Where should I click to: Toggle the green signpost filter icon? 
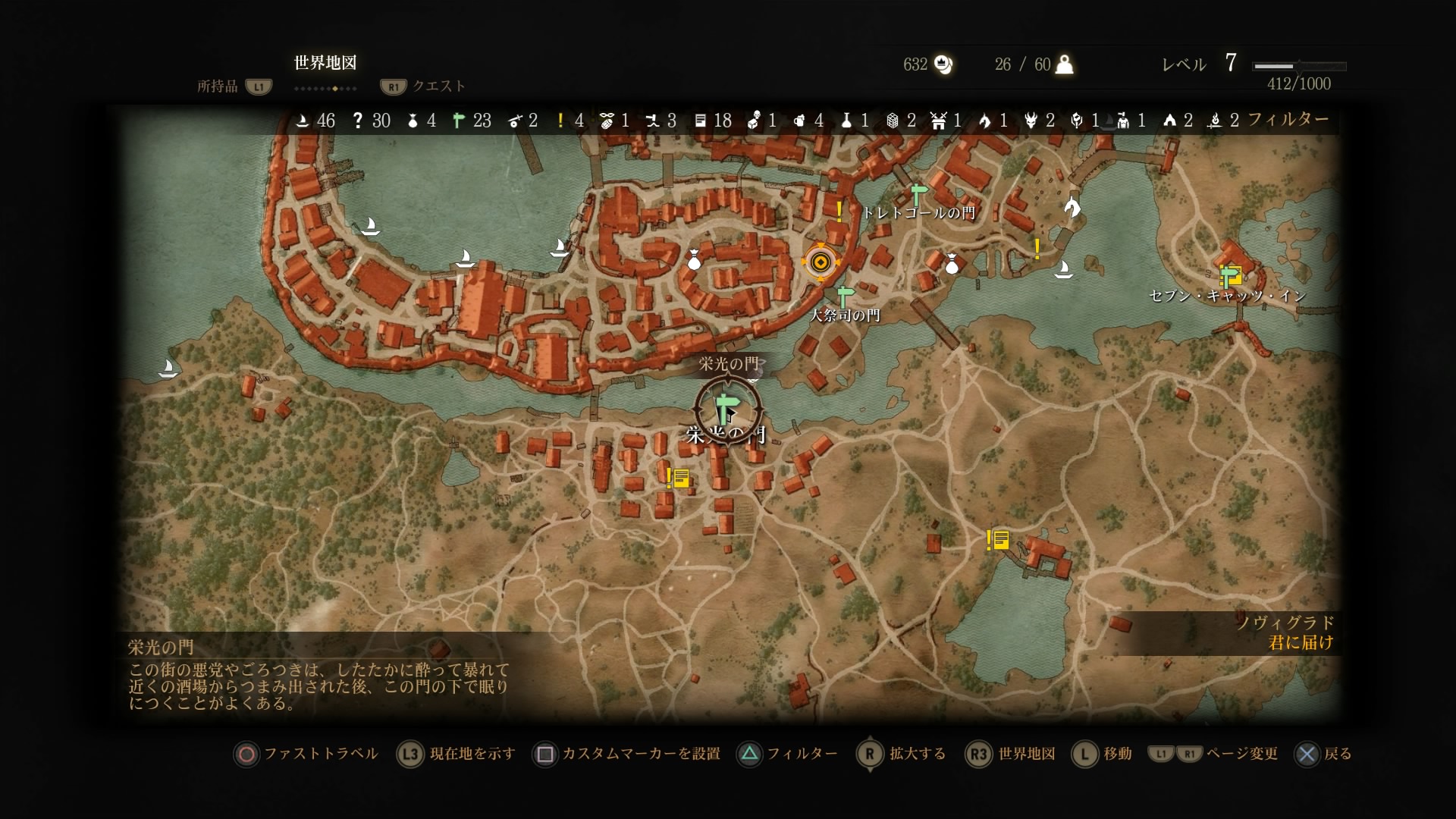[x=458, y=121]
